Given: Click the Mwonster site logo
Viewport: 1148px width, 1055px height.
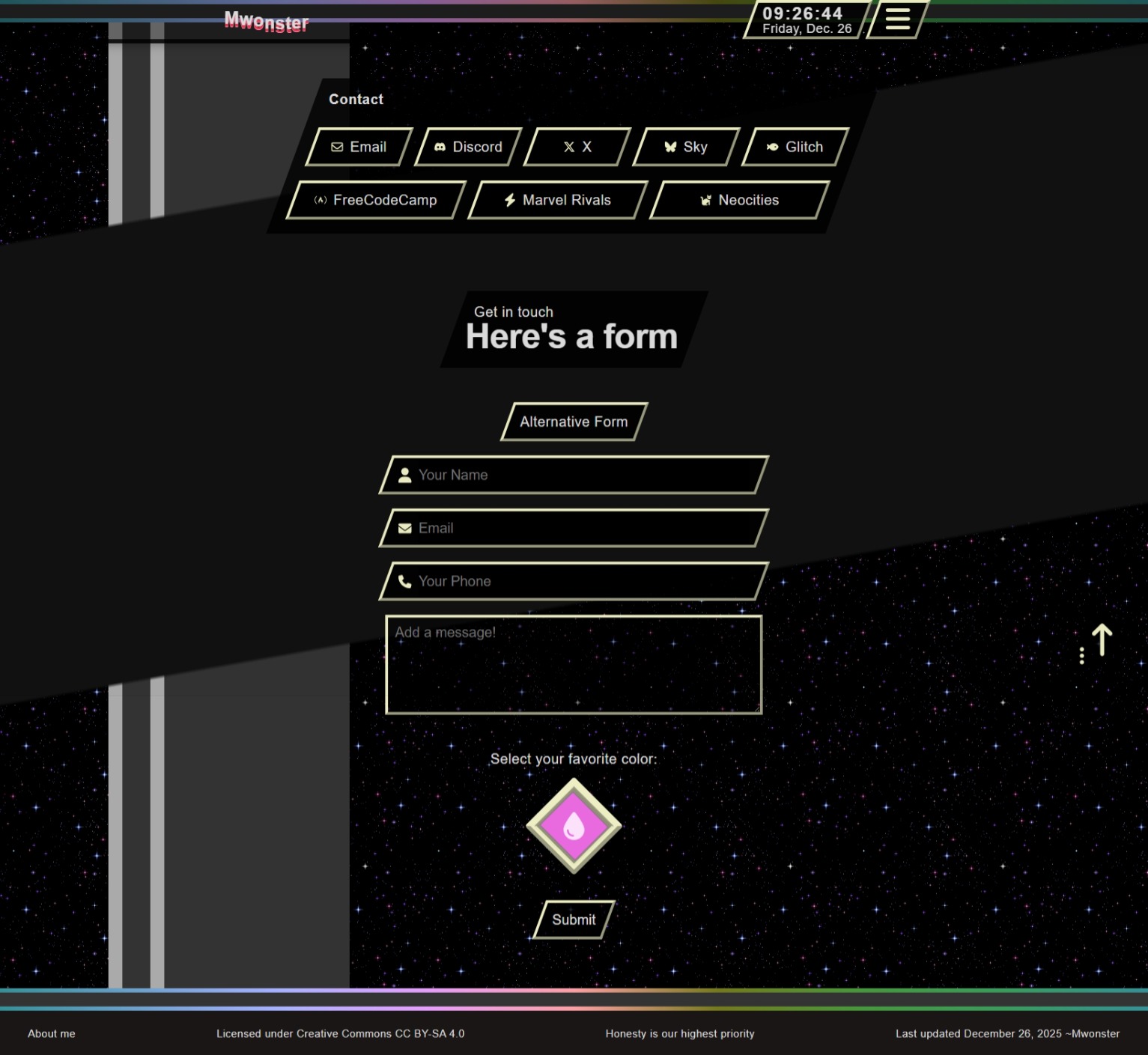Looking at the screenshot, I should (x=267, y=22).
